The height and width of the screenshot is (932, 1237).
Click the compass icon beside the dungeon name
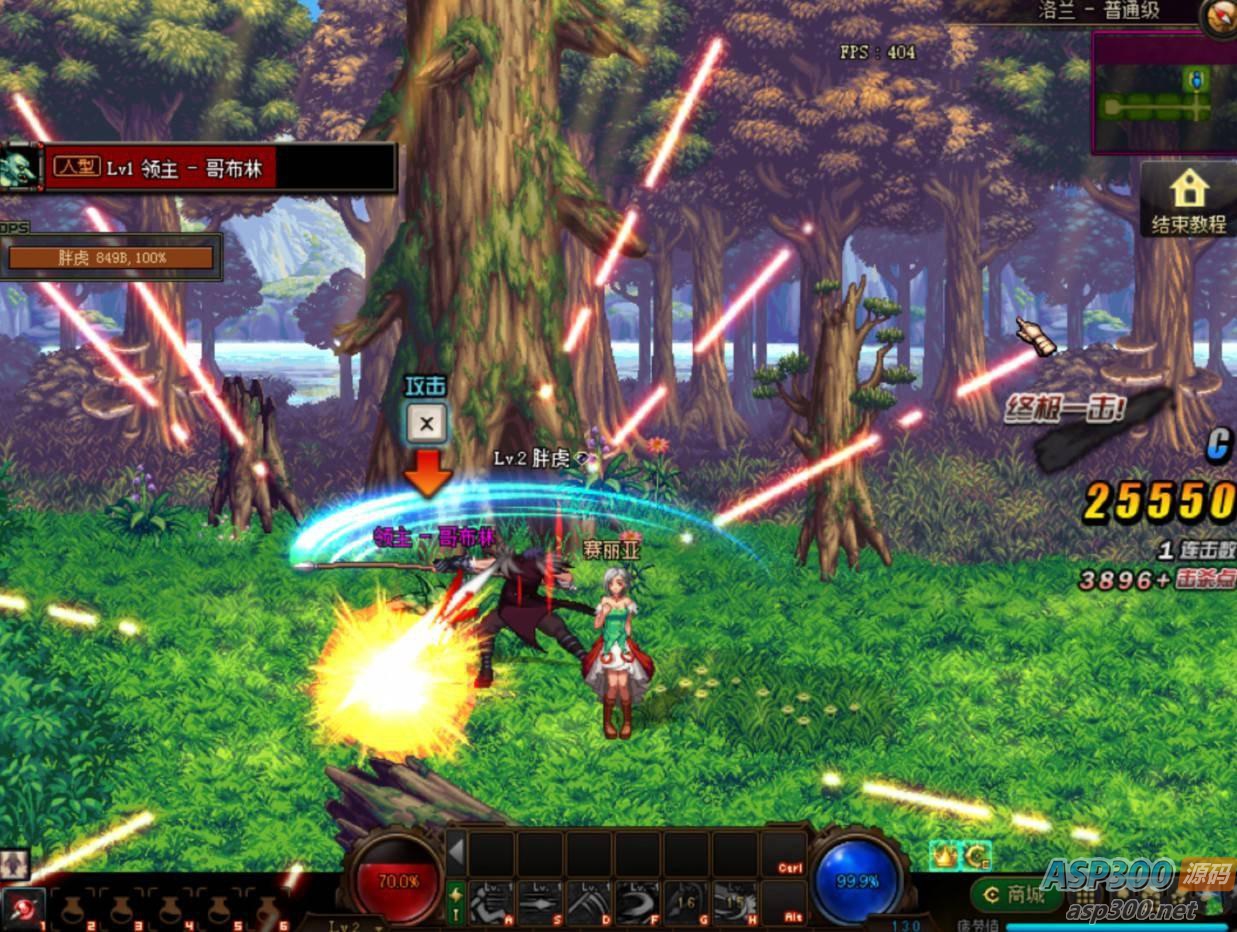(1219, 16)
